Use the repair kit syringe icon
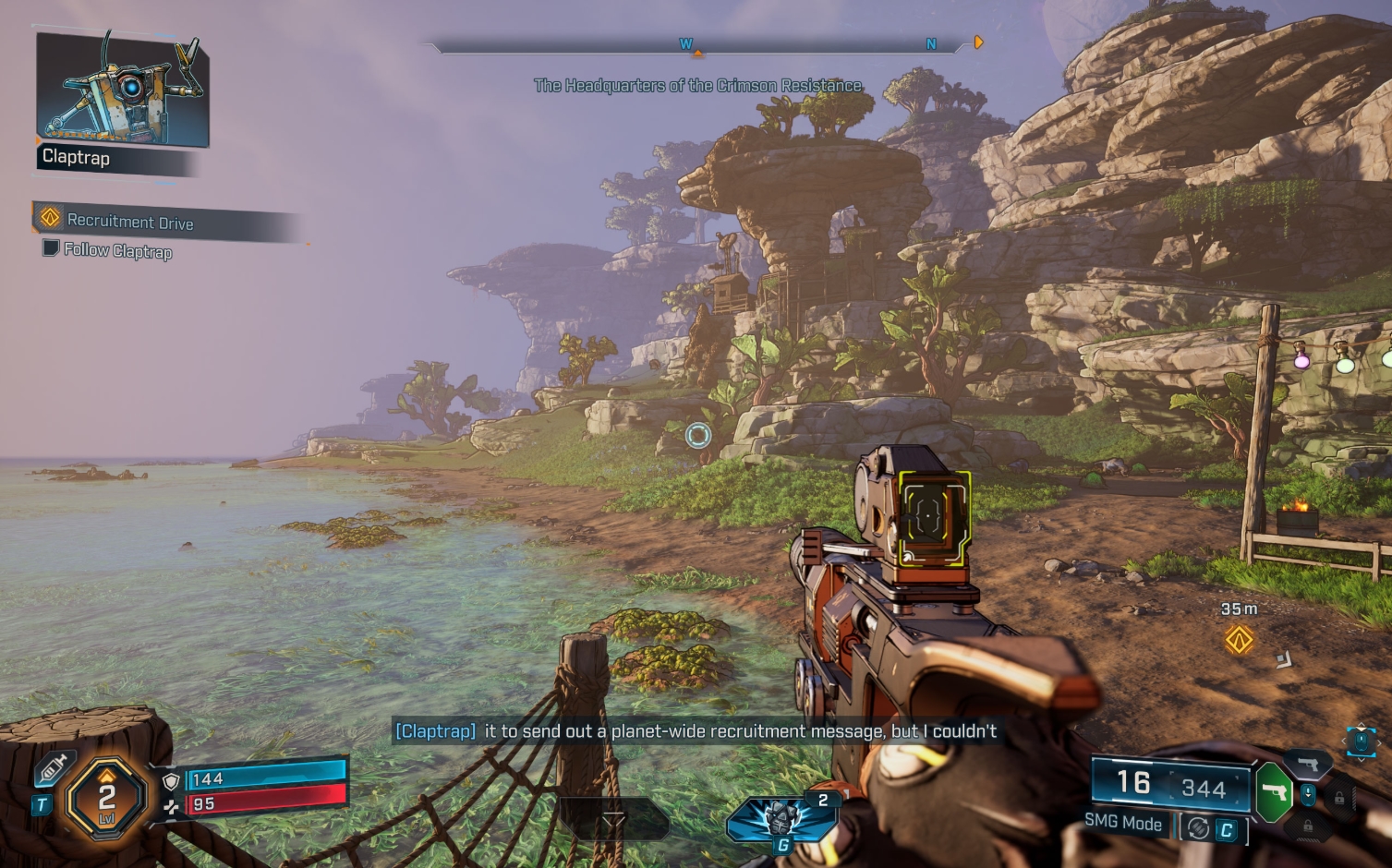Screen dimensions: 1392x868 point(54,768)
